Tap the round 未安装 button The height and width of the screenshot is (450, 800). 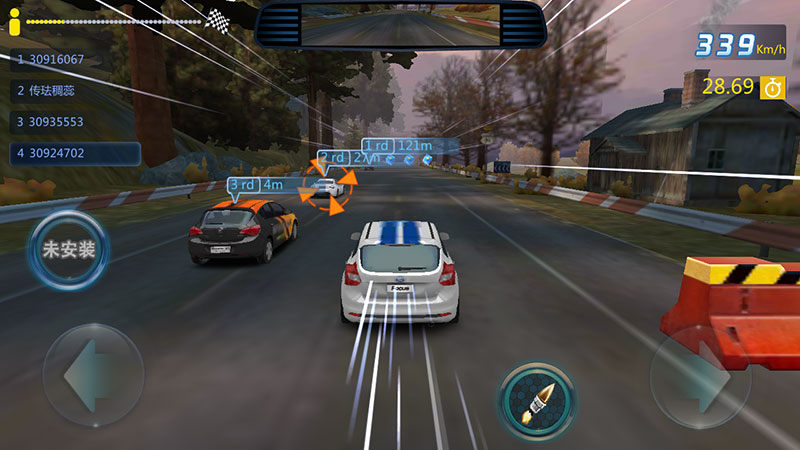68,250
